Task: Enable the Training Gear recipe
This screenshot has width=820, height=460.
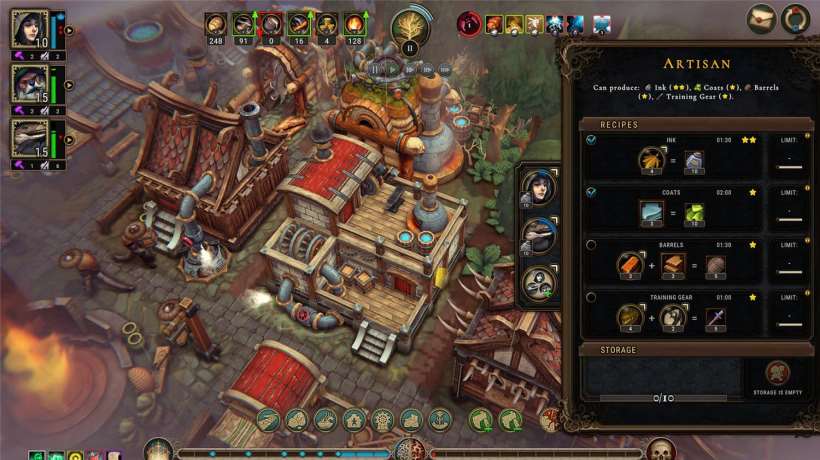Action: coord(591,297)
